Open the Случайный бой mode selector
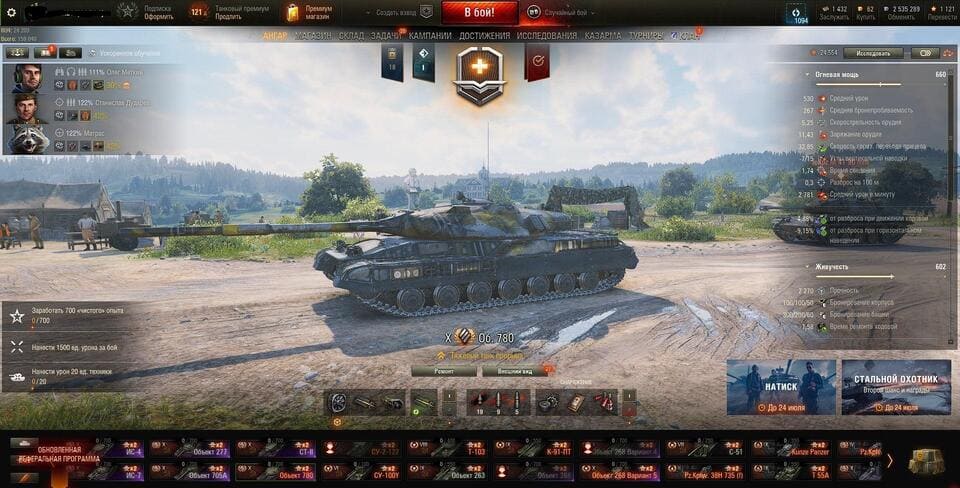 point(563,12)
